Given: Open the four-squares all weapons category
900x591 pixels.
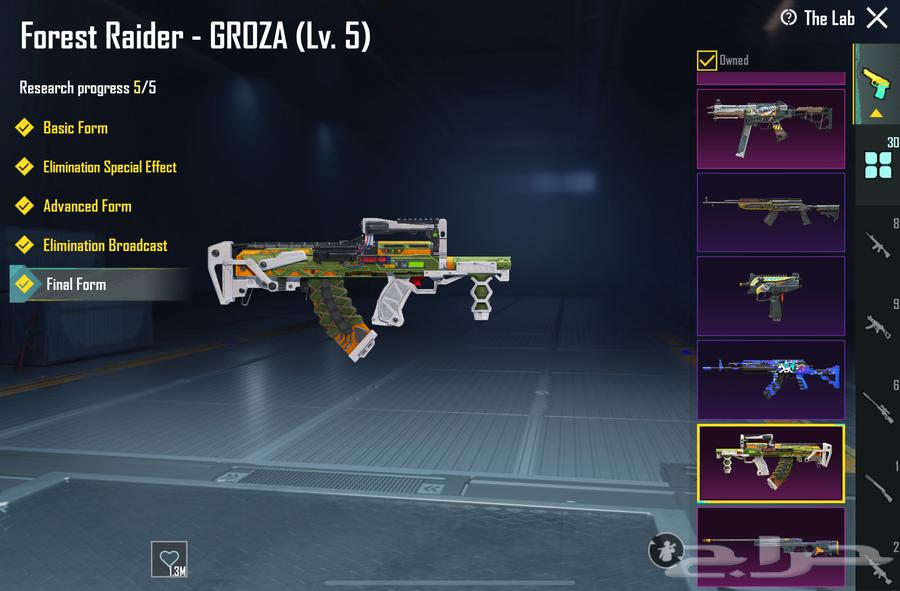Looking at the screenshot, I should pyautogui.click(x=877, y=165).
